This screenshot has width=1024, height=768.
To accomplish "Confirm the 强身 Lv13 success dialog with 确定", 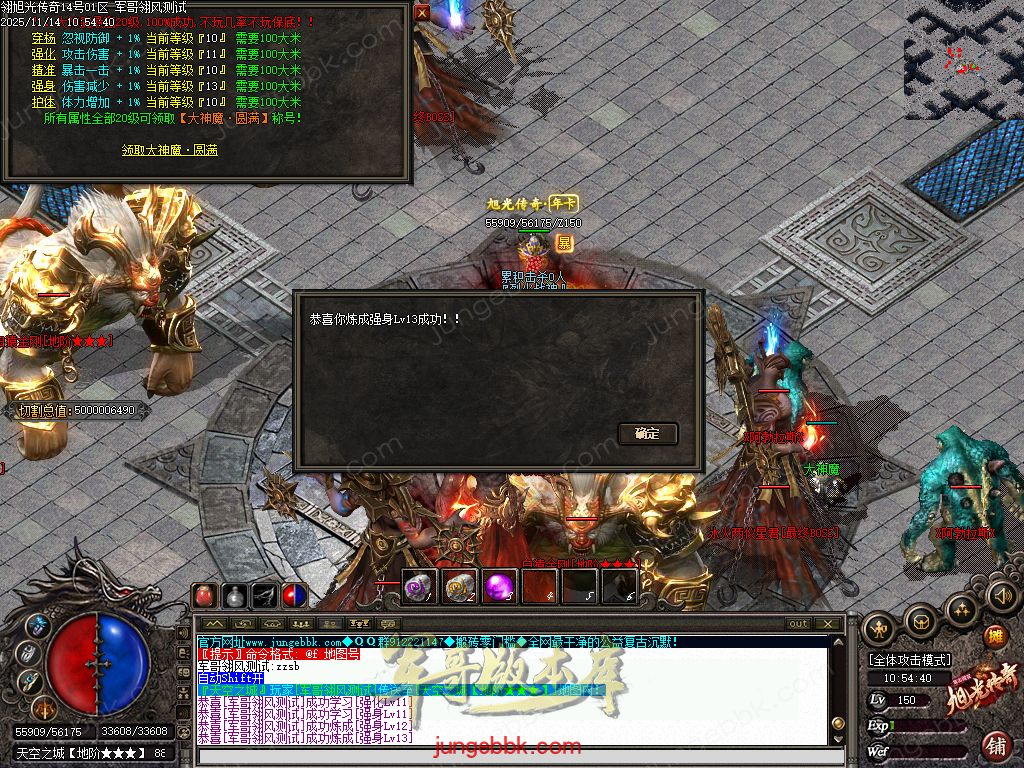I will 648,433.
